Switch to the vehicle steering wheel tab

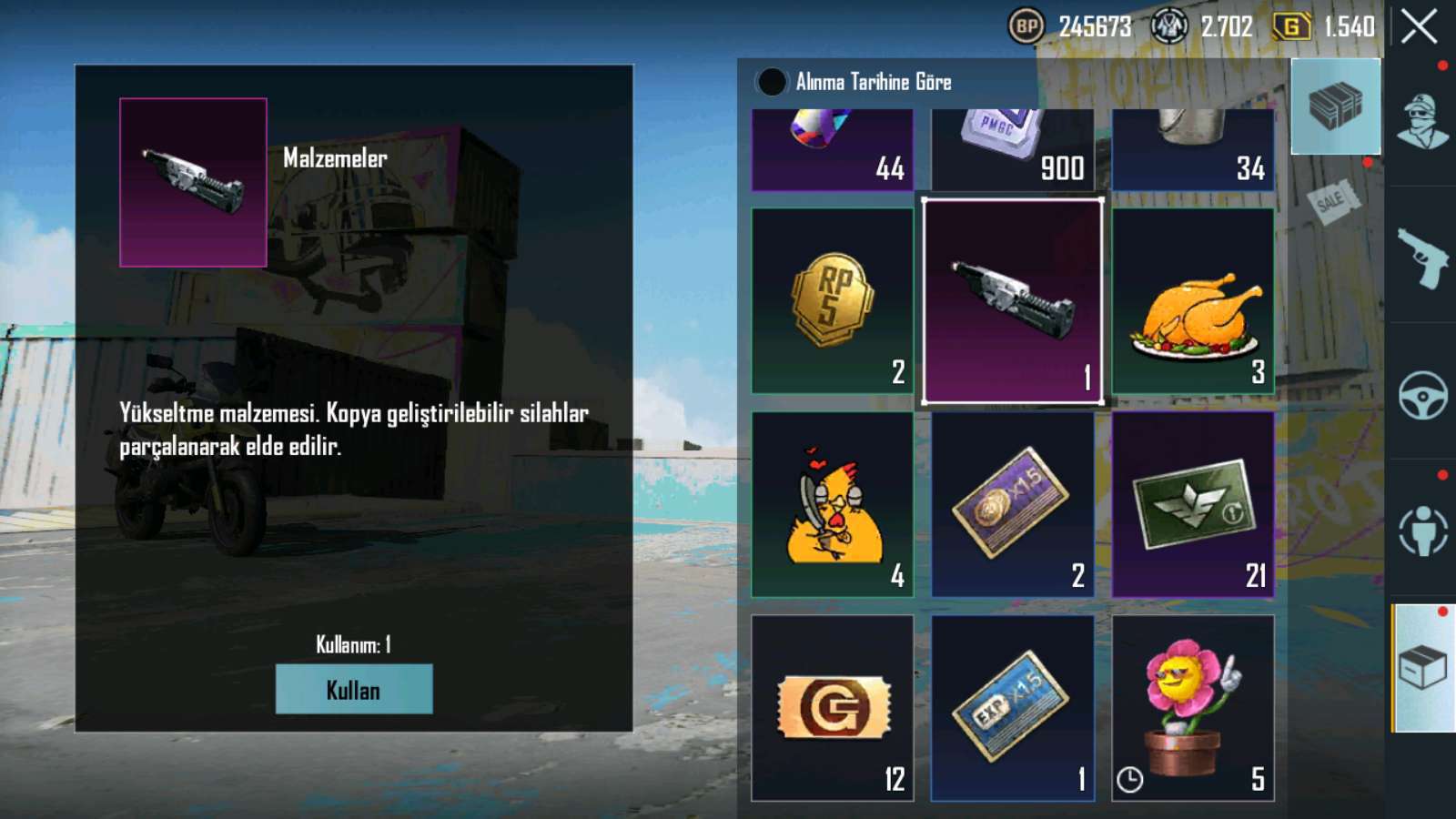click(x=1422, y=395)
